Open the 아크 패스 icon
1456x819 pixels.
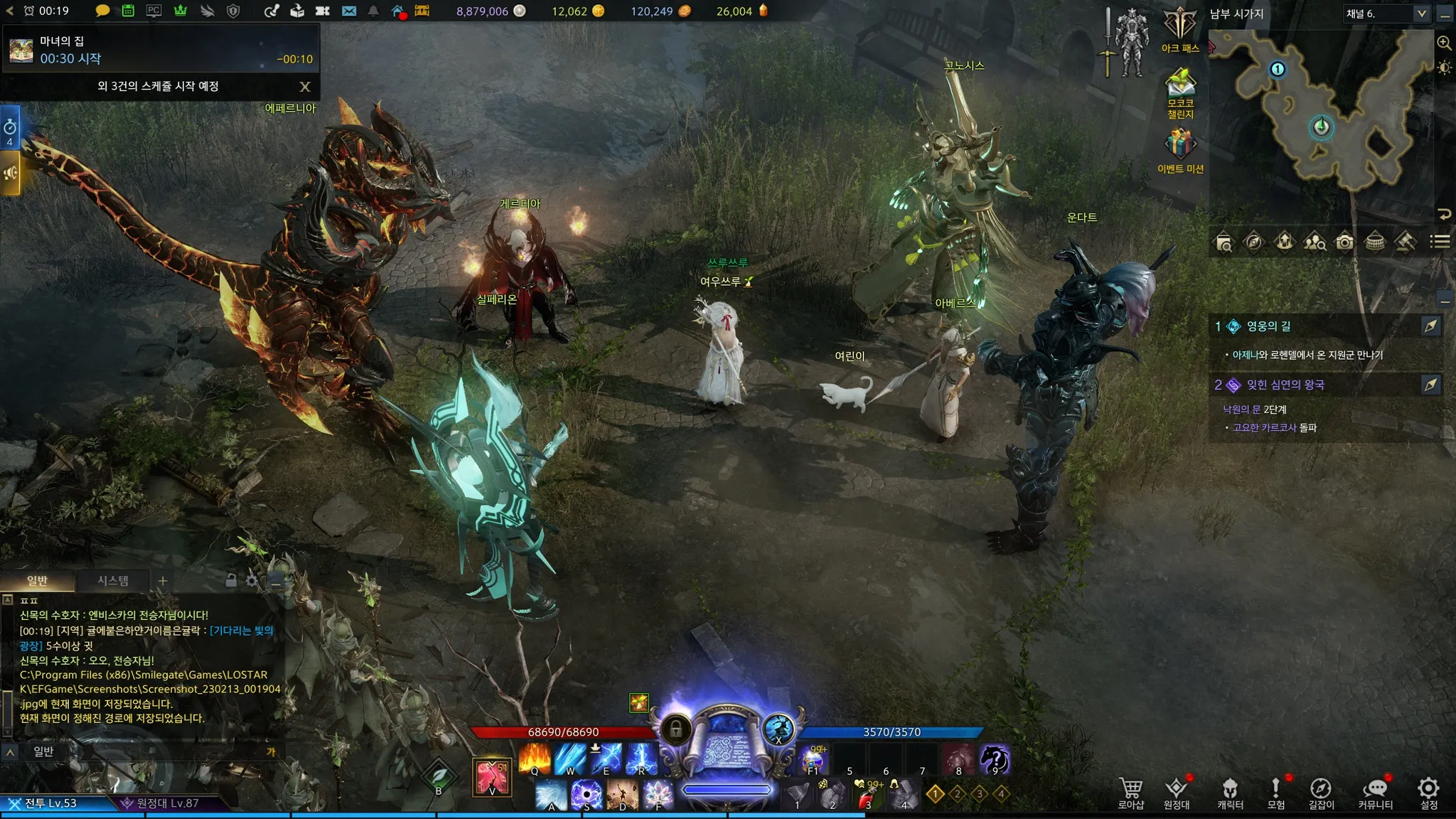pos(1180,29)
